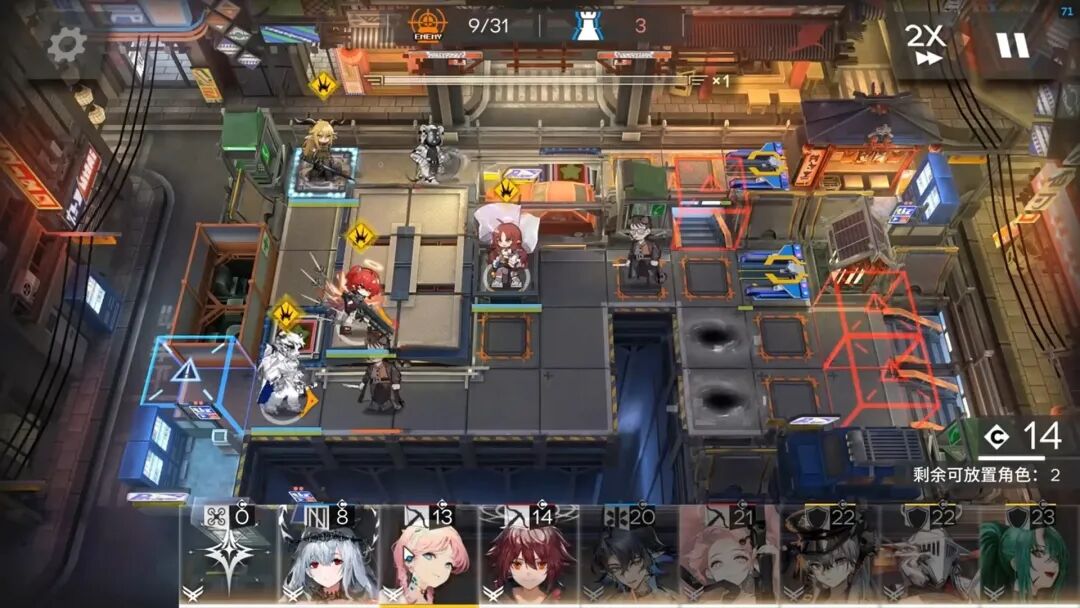This screenshot has width=1080, height=608.
Task: Pause the battle
Action: [x=1011, y=45]
